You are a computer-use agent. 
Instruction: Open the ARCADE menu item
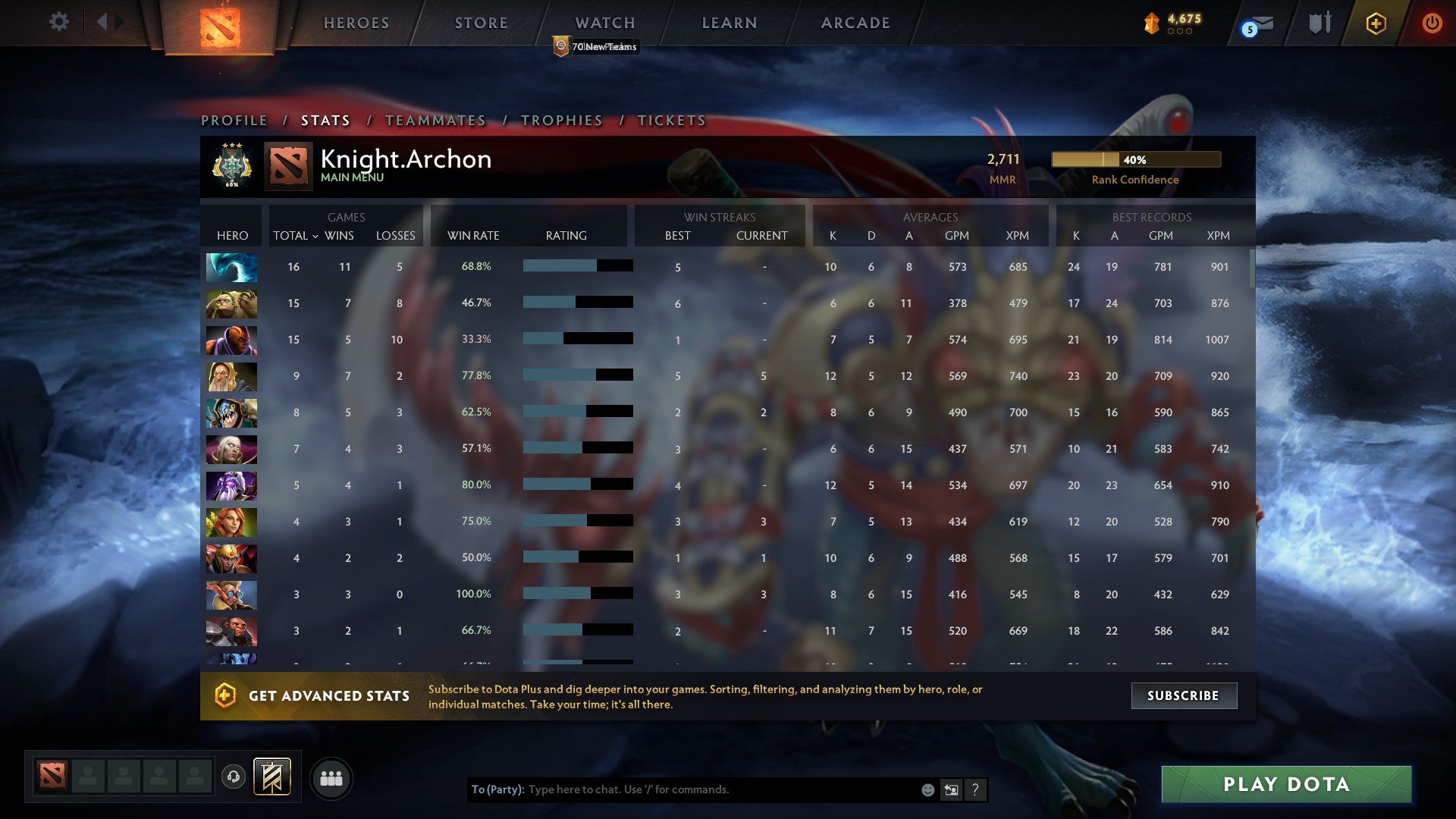pyautogui.click(x=854, y=23)
